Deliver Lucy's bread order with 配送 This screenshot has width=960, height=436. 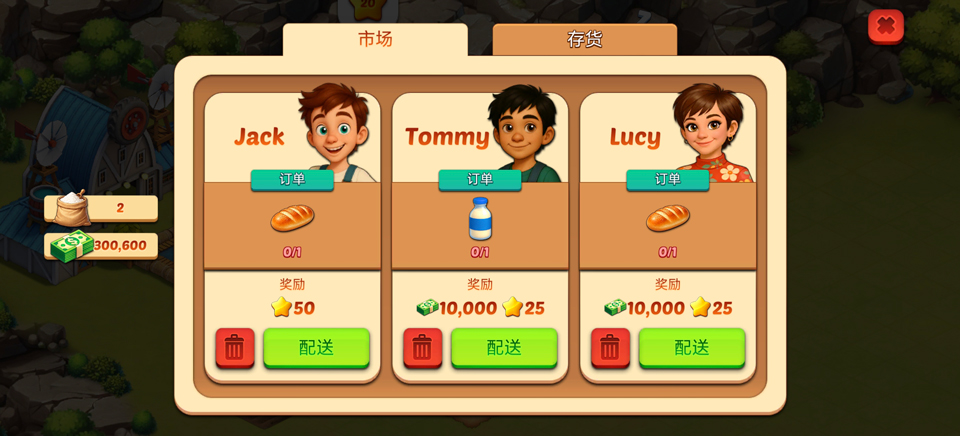pos(692,348)
